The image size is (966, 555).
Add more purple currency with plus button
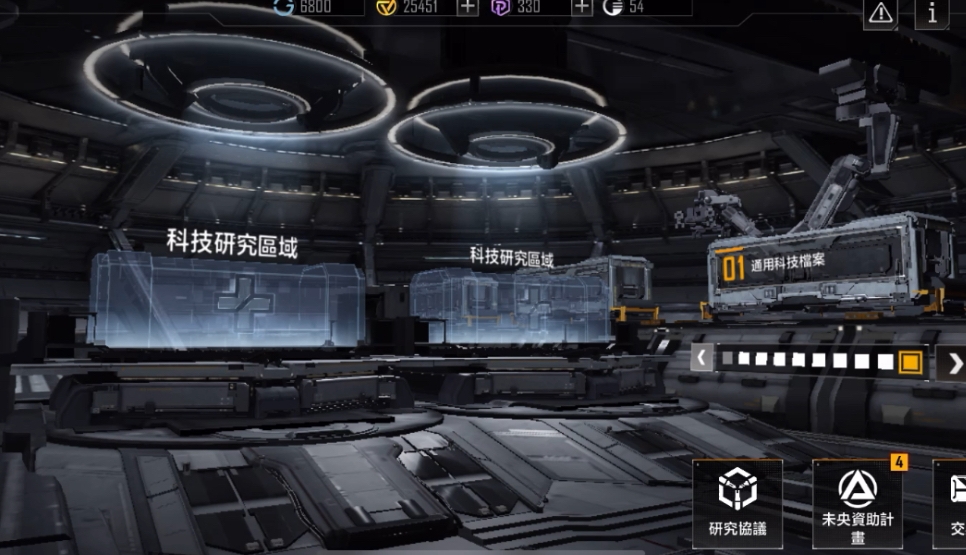581,8
